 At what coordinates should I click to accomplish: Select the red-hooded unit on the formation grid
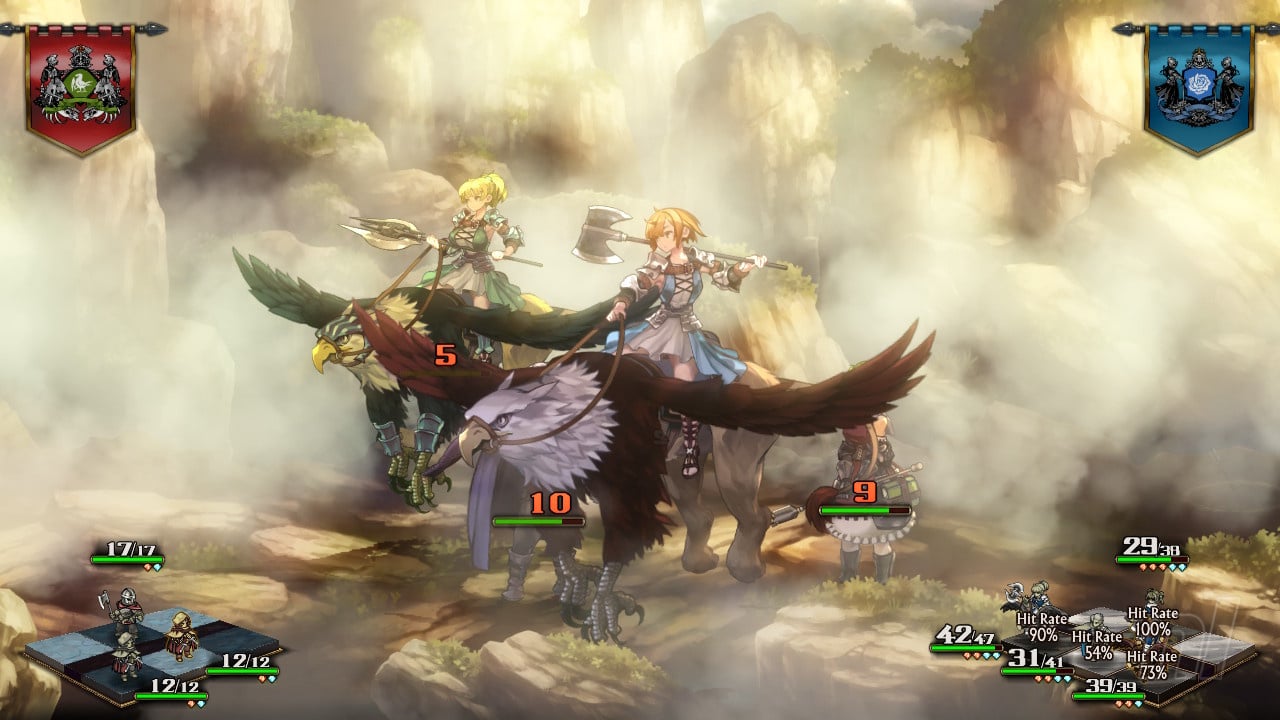click(181, 635)
